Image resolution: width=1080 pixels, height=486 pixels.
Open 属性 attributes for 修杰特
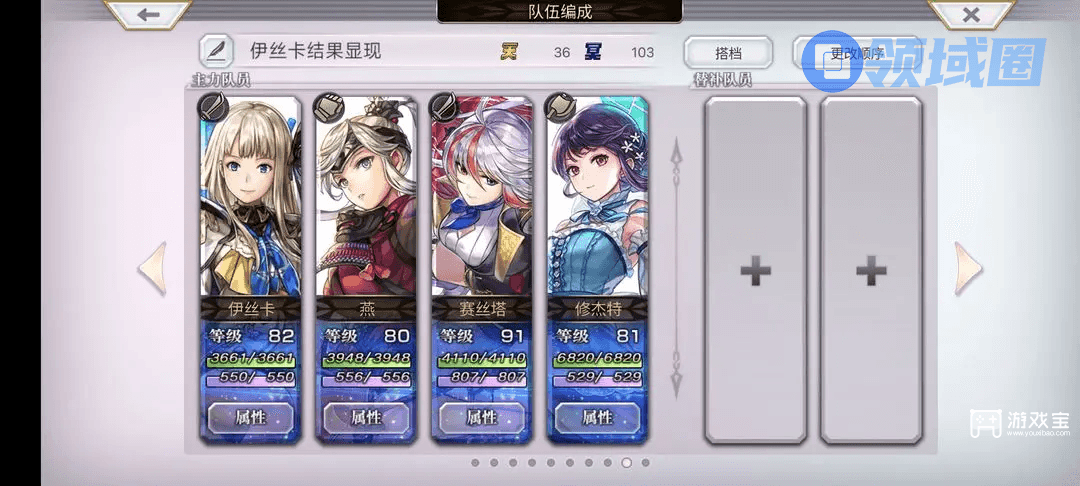click(597, 417)
